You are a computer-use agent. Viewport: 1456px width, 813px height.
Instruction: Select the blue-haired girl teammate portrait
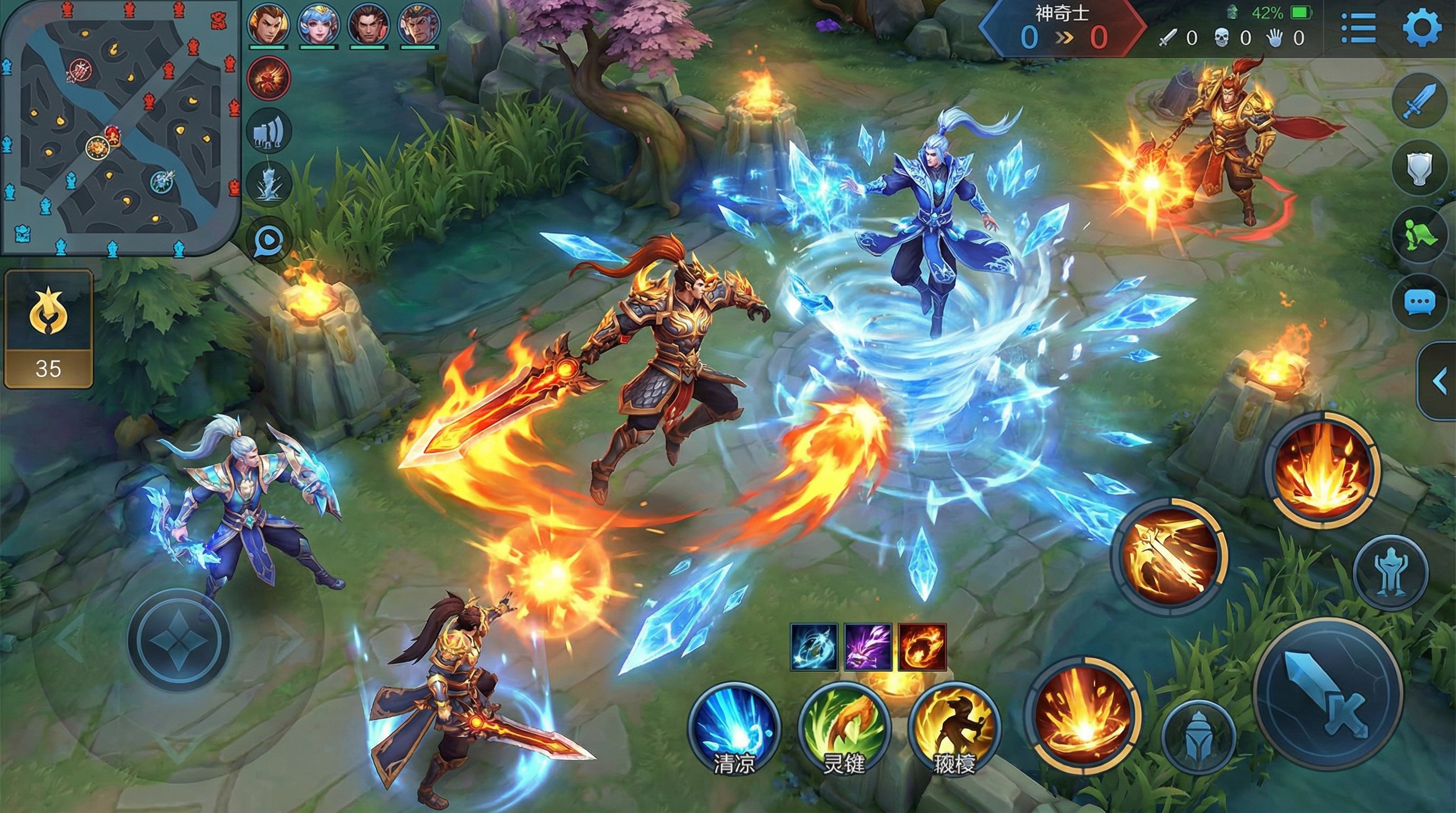pyautogui.click(x=319, y=25)
